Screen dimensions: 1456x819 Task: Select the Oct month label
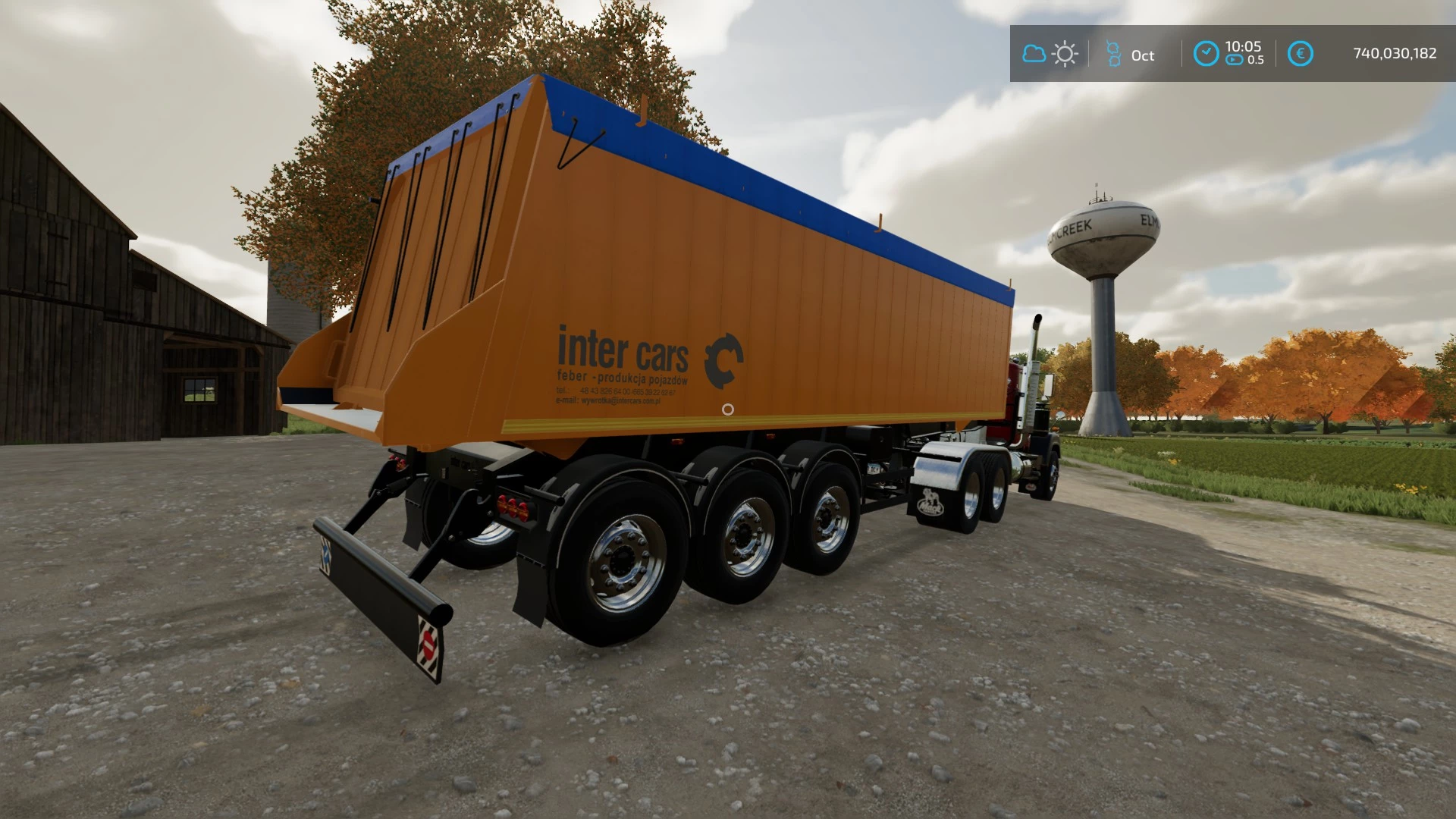tap(1142, 55)
